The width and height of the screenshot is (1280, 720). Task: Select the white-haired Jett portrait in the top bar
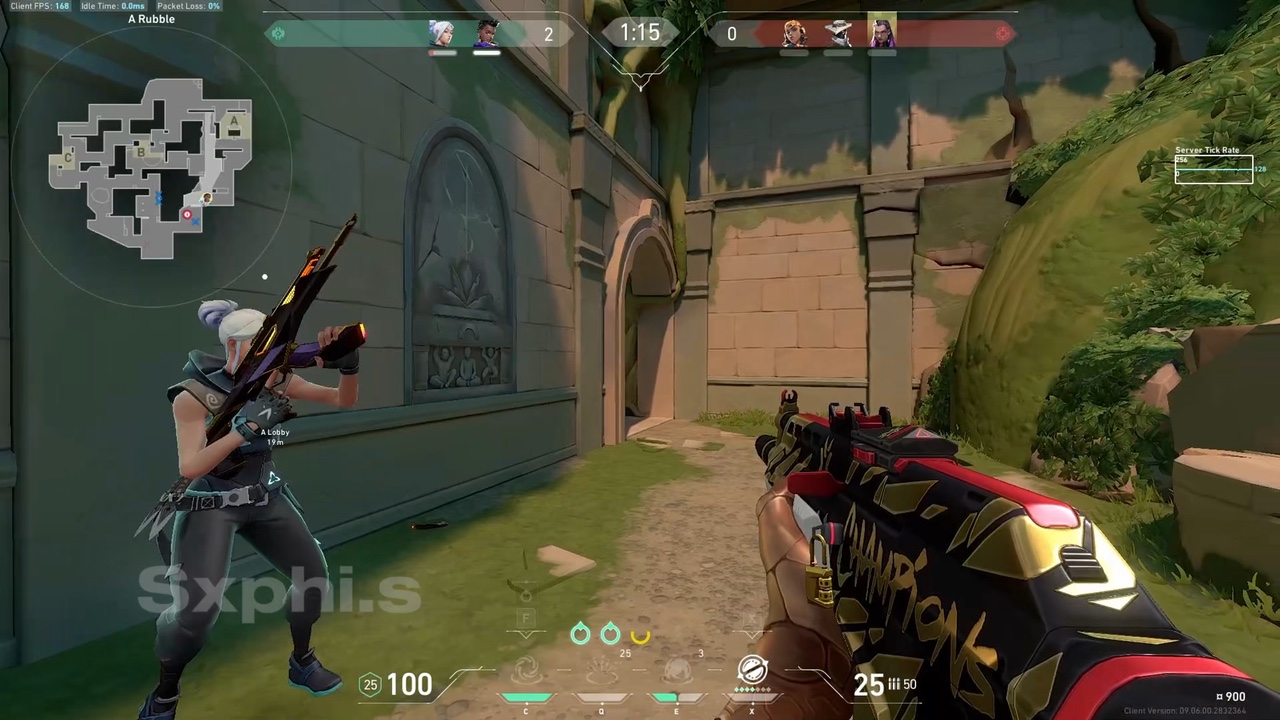[442, 33]
